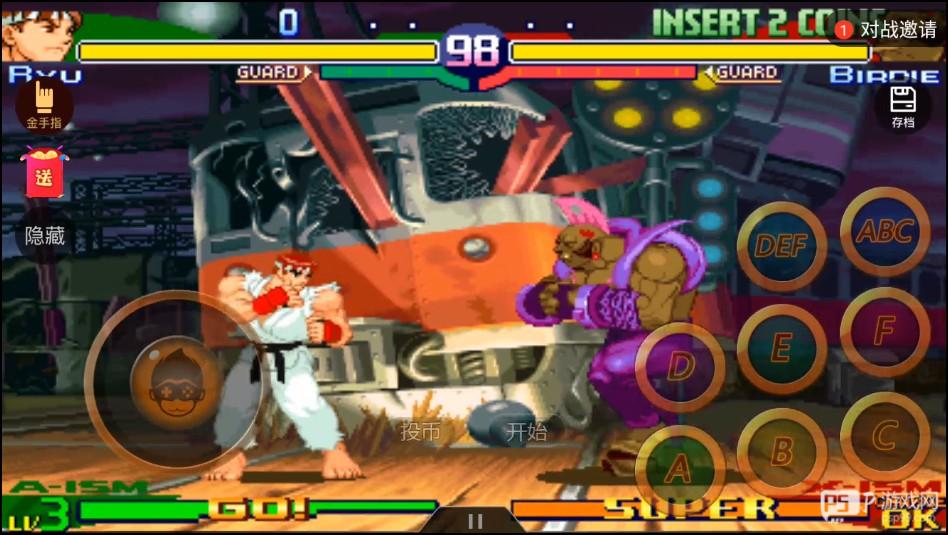The width and height of the screenshot is (948, 535).
Task: Open the red 送 gift envelope
Action: click(x=44, y=172)
